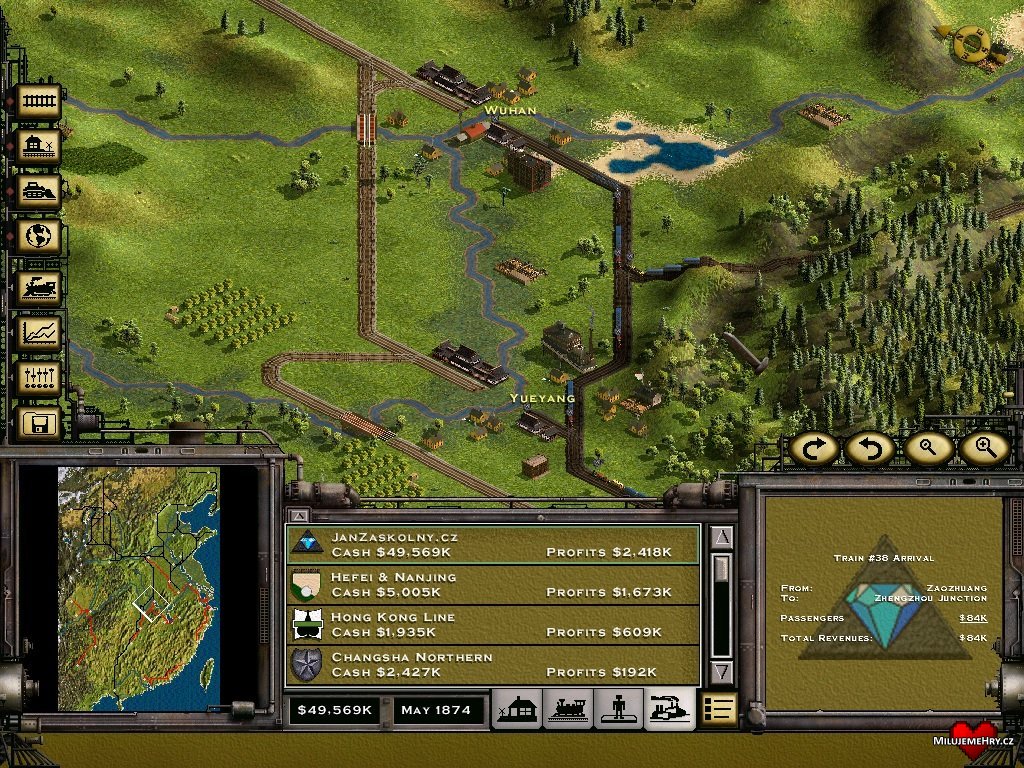The width and height of the screenshot is (1024, 768).
Task: Open the sliders control panel button
Action: coord(38,379)
